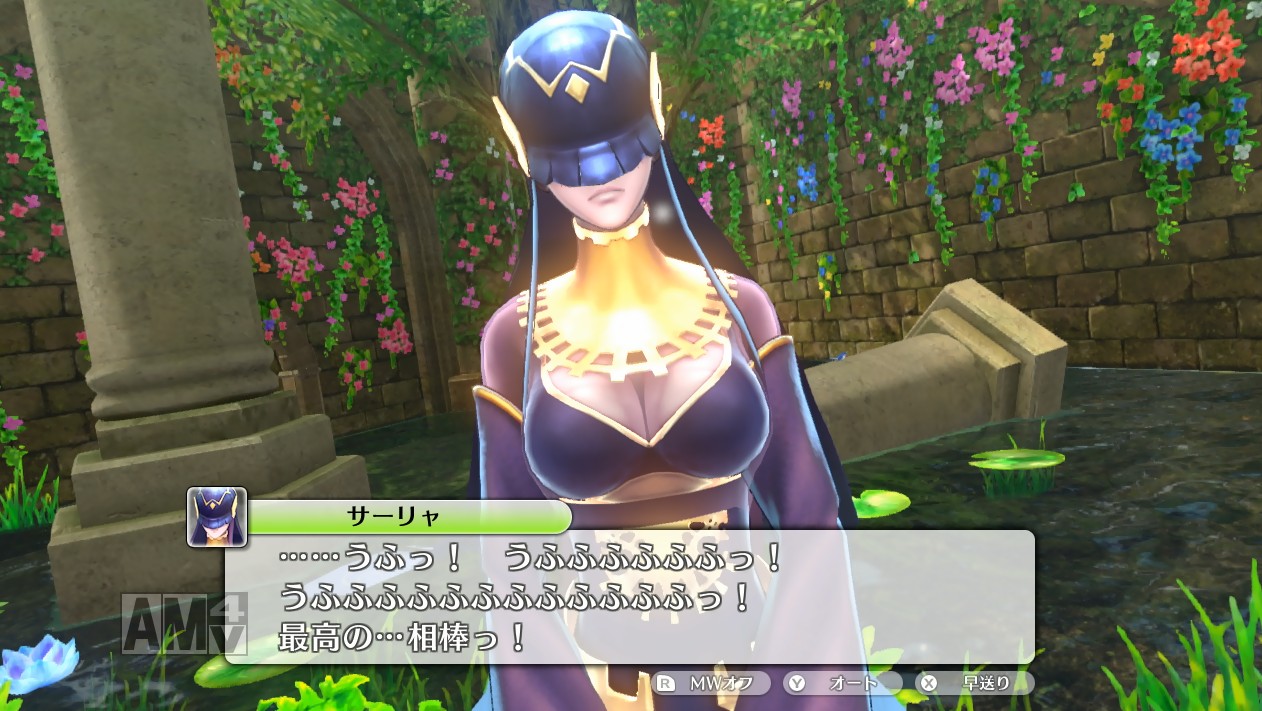Toggle the MWオフ message window option
This screenshot has width=1262, height=711.
(710, 684)
